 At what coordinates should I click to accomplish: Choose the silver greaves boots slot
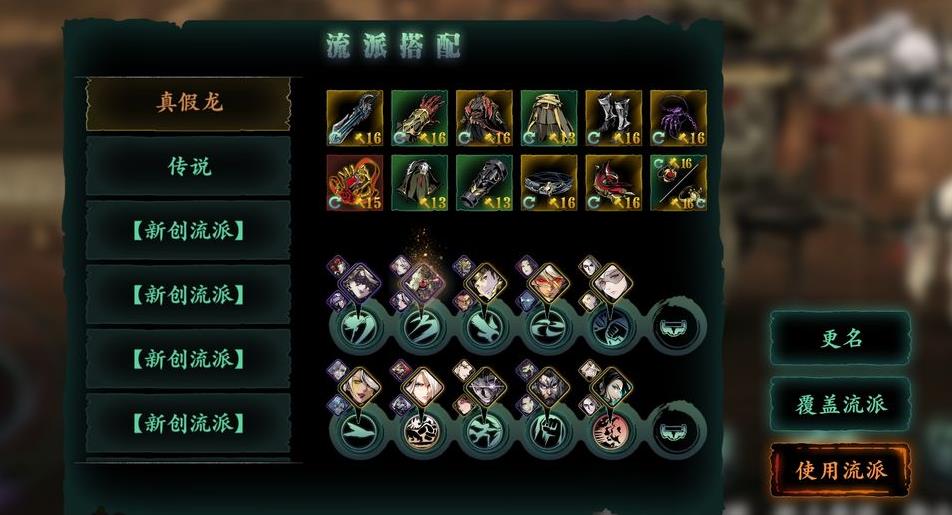[x=613, y=118]
